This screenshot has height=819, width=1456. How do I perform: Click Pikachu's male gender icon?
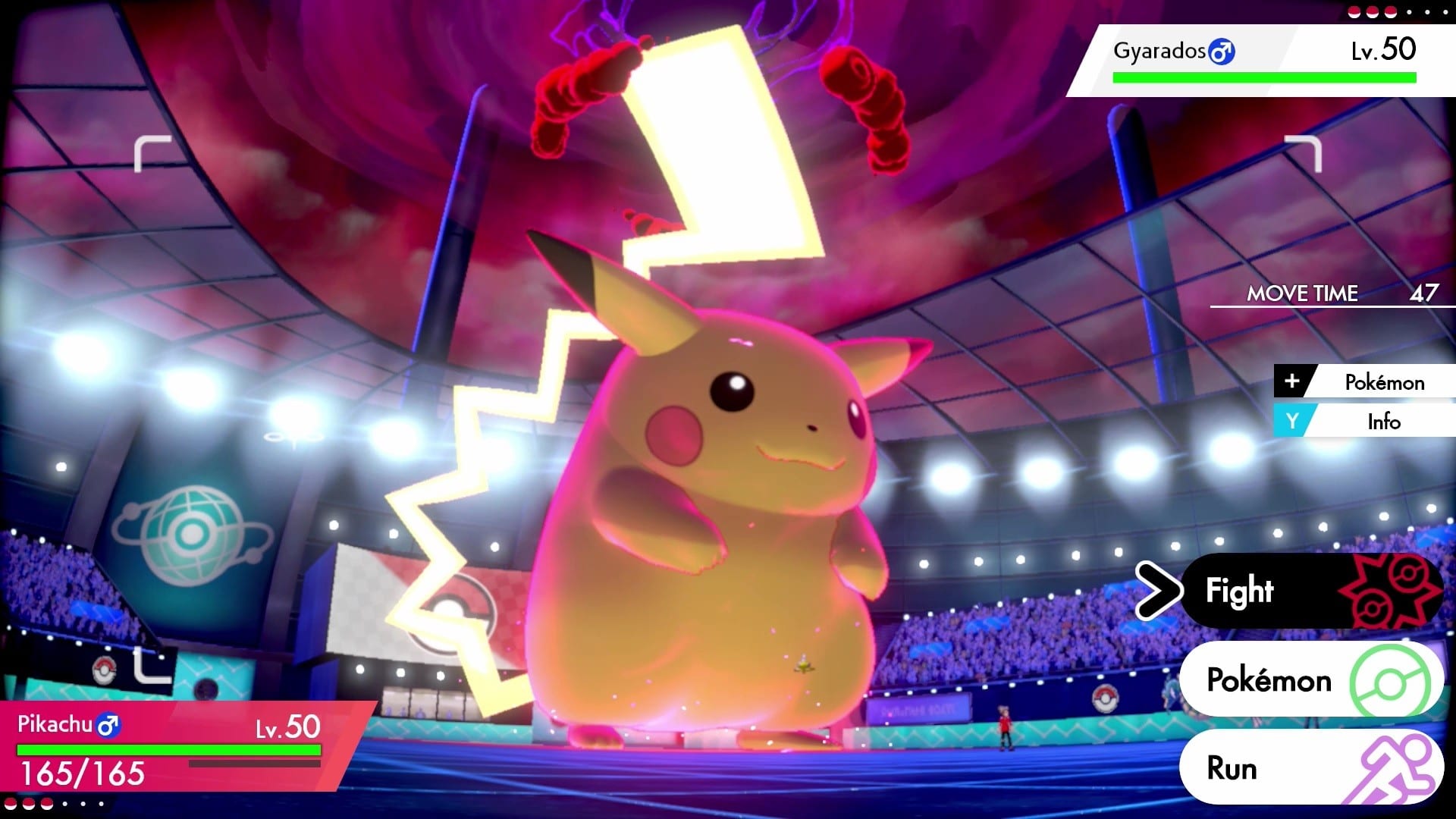pos(108,724)
